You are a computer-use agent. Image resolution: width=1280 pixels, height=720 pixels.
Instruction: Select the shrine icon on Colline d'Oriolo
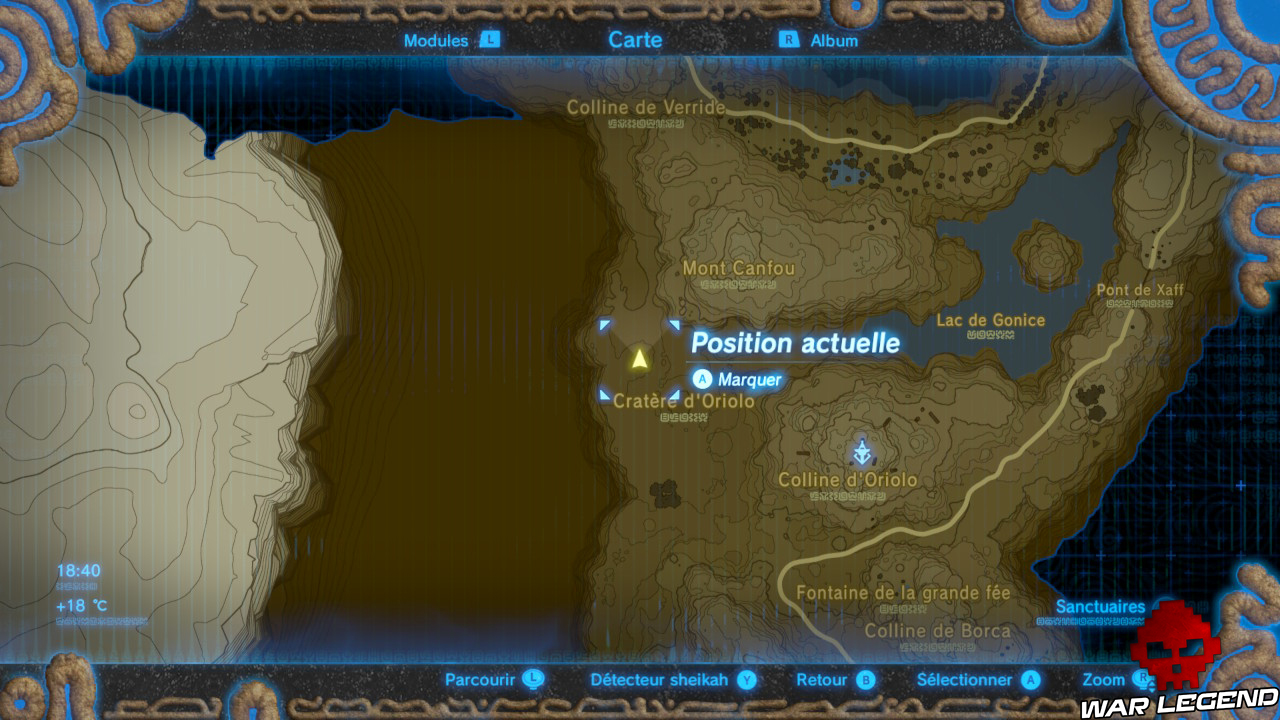pyautogui.click(x=860, y=449)
